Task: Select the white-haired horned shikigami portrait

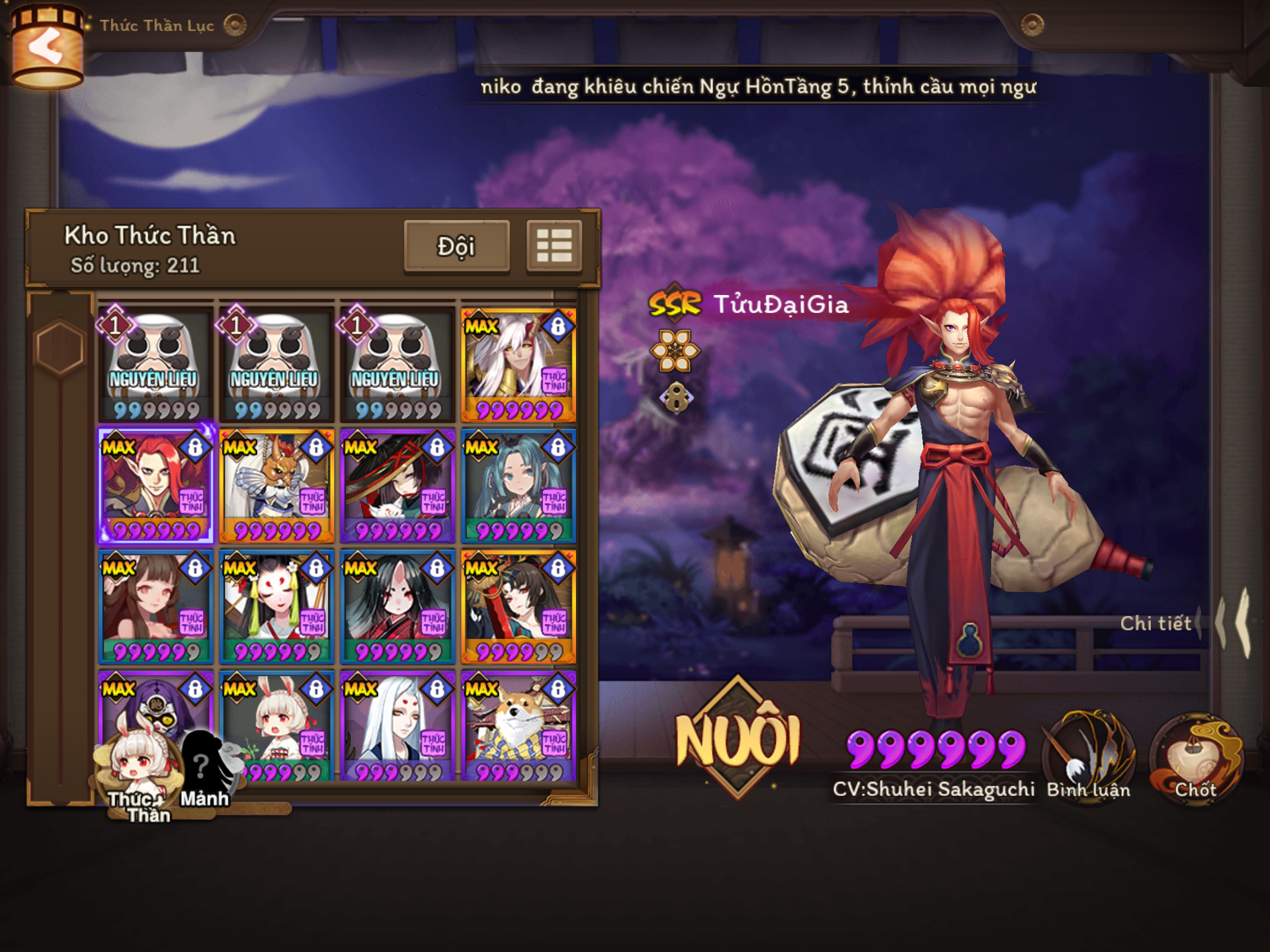Action: tap(518, 364)
